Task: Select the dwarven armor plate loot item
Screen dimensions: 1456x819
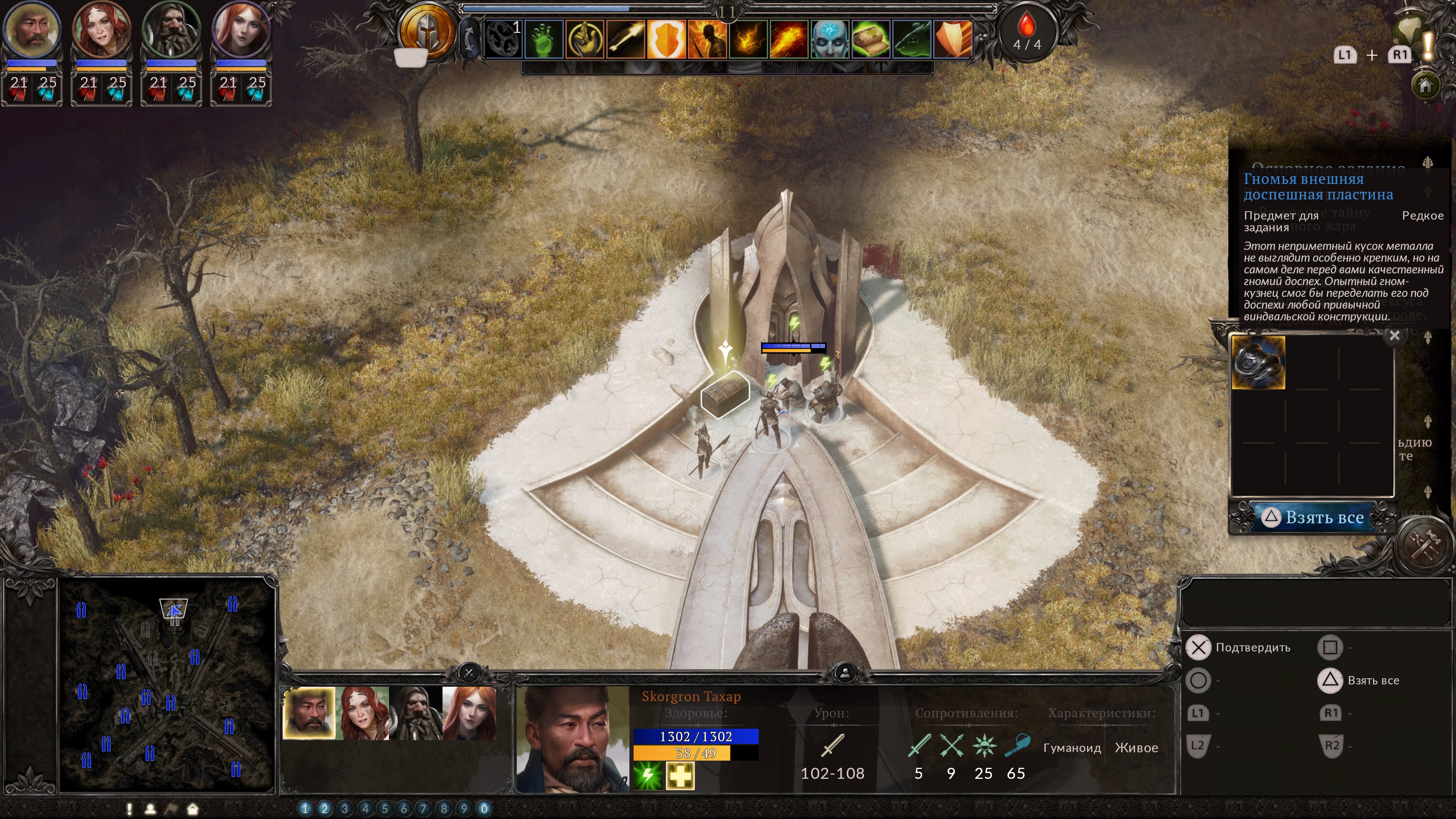Action: point(1258,363)
